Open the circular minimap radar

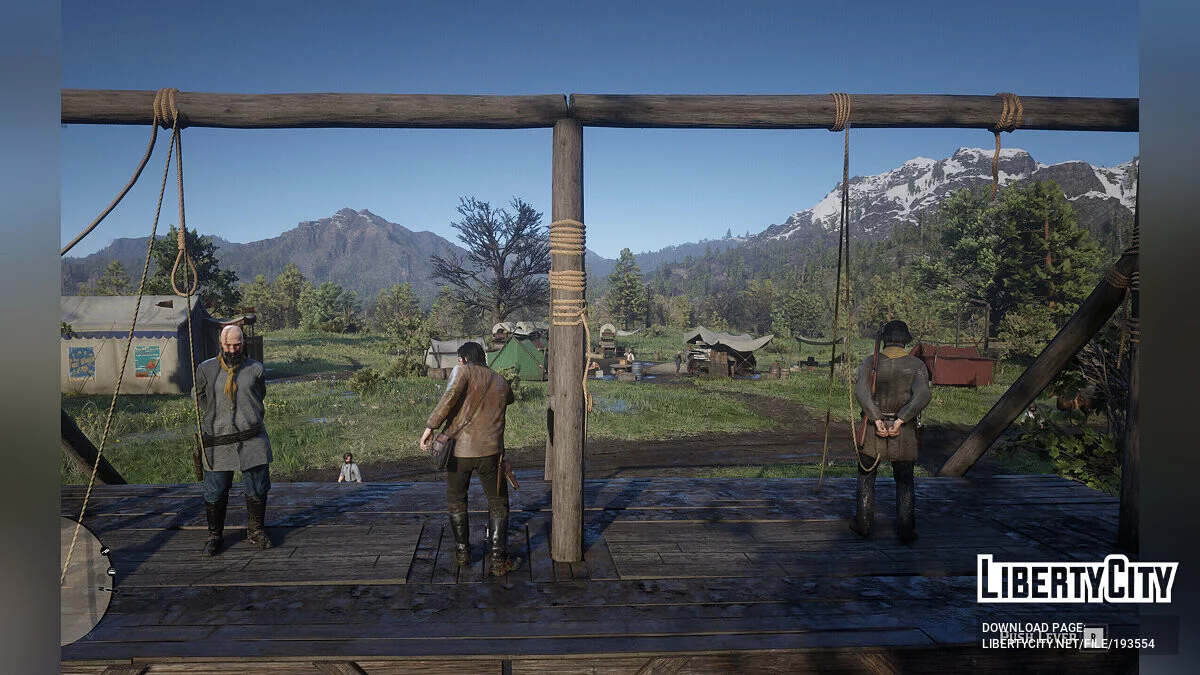point(84,581)
